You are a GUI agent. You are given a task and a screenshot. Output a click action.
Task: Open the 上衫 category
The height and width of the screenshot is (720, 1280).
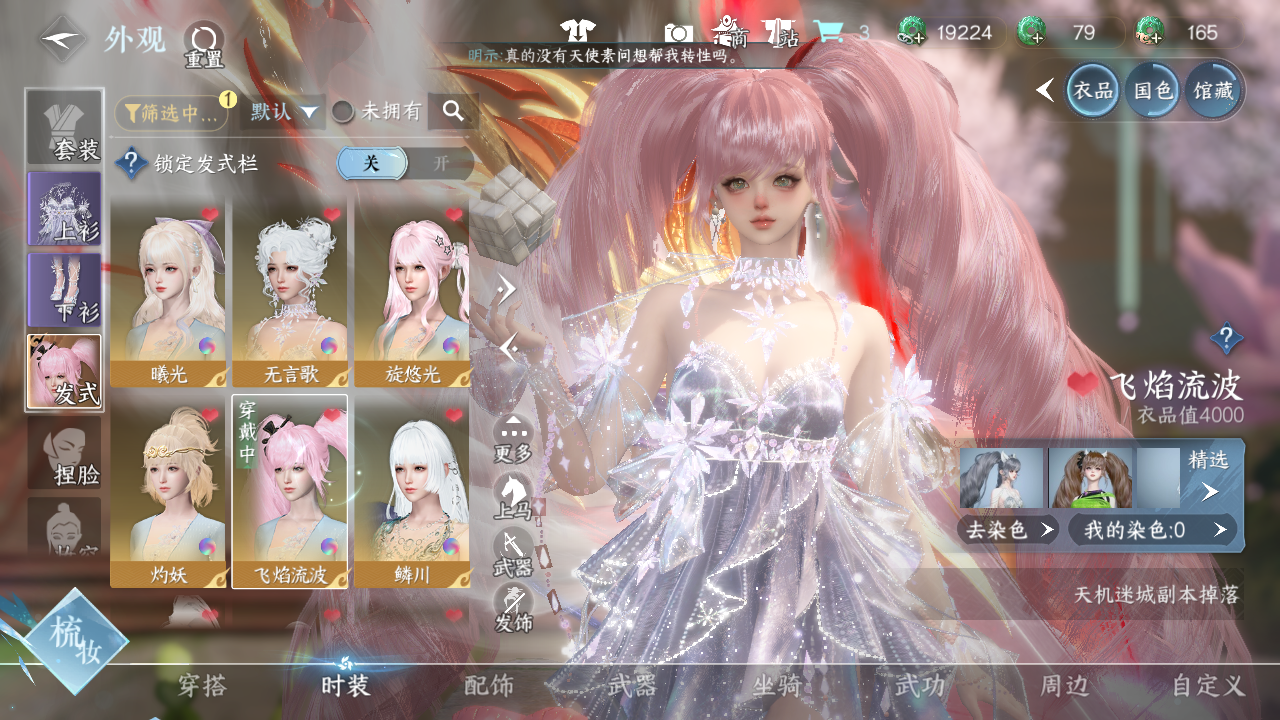65,209
